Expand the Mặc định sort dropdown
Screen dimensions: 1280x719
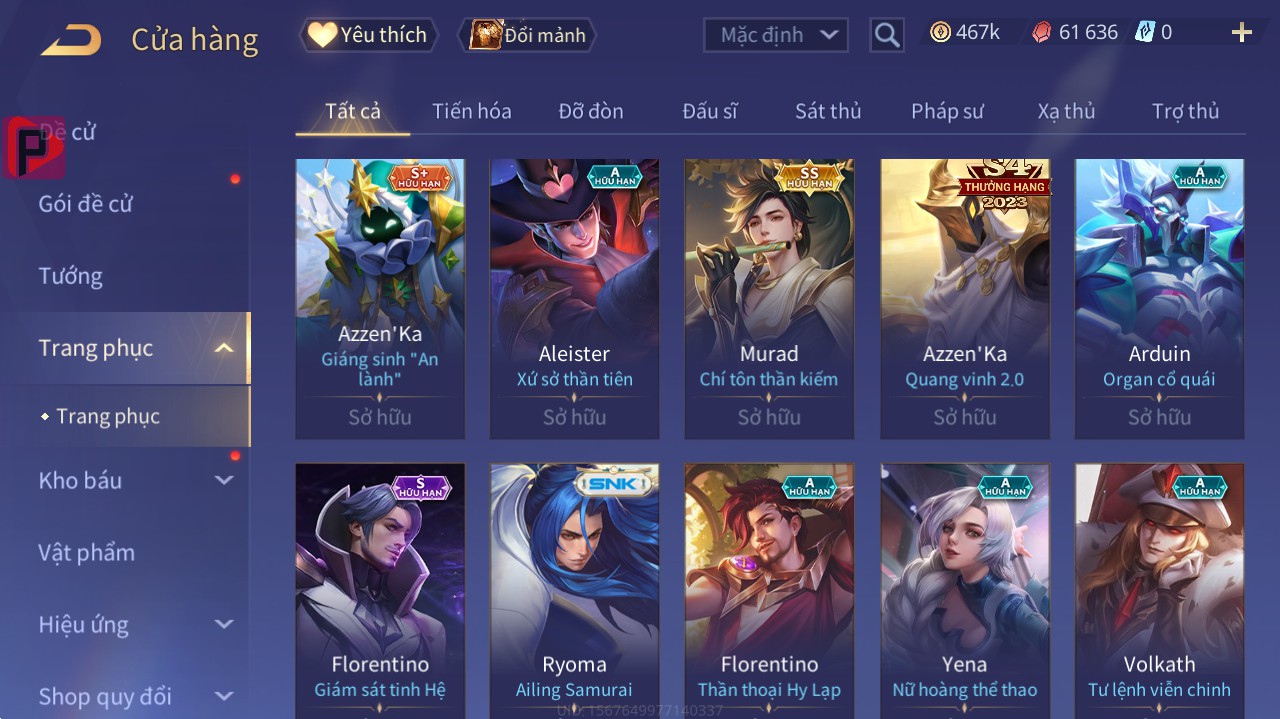pos(776,35)
